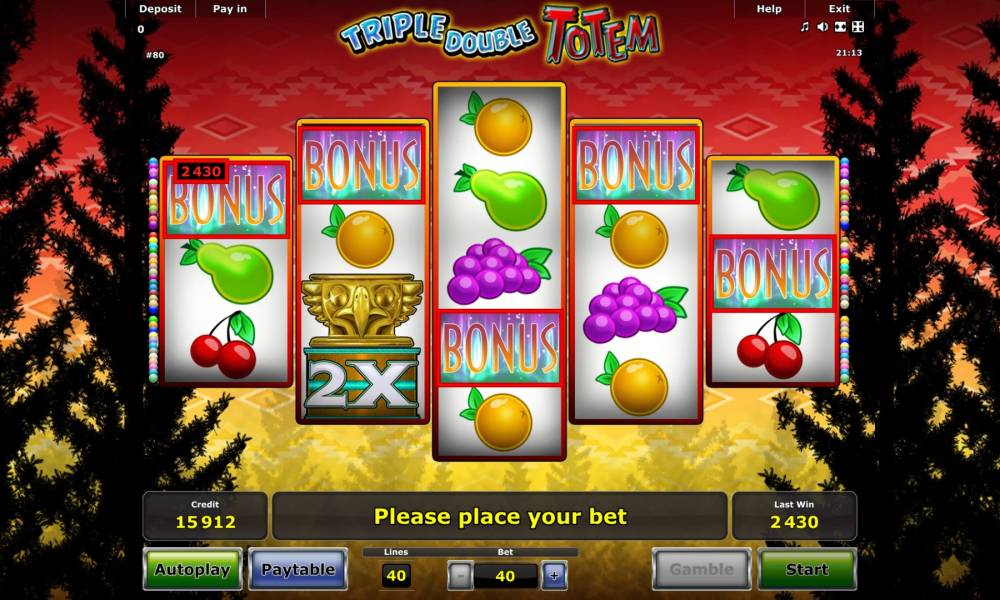The height and width of the screenshot is (600, 1000).
Task: Decrease the bet with the minus button
Action: click(x=459, y=575)
